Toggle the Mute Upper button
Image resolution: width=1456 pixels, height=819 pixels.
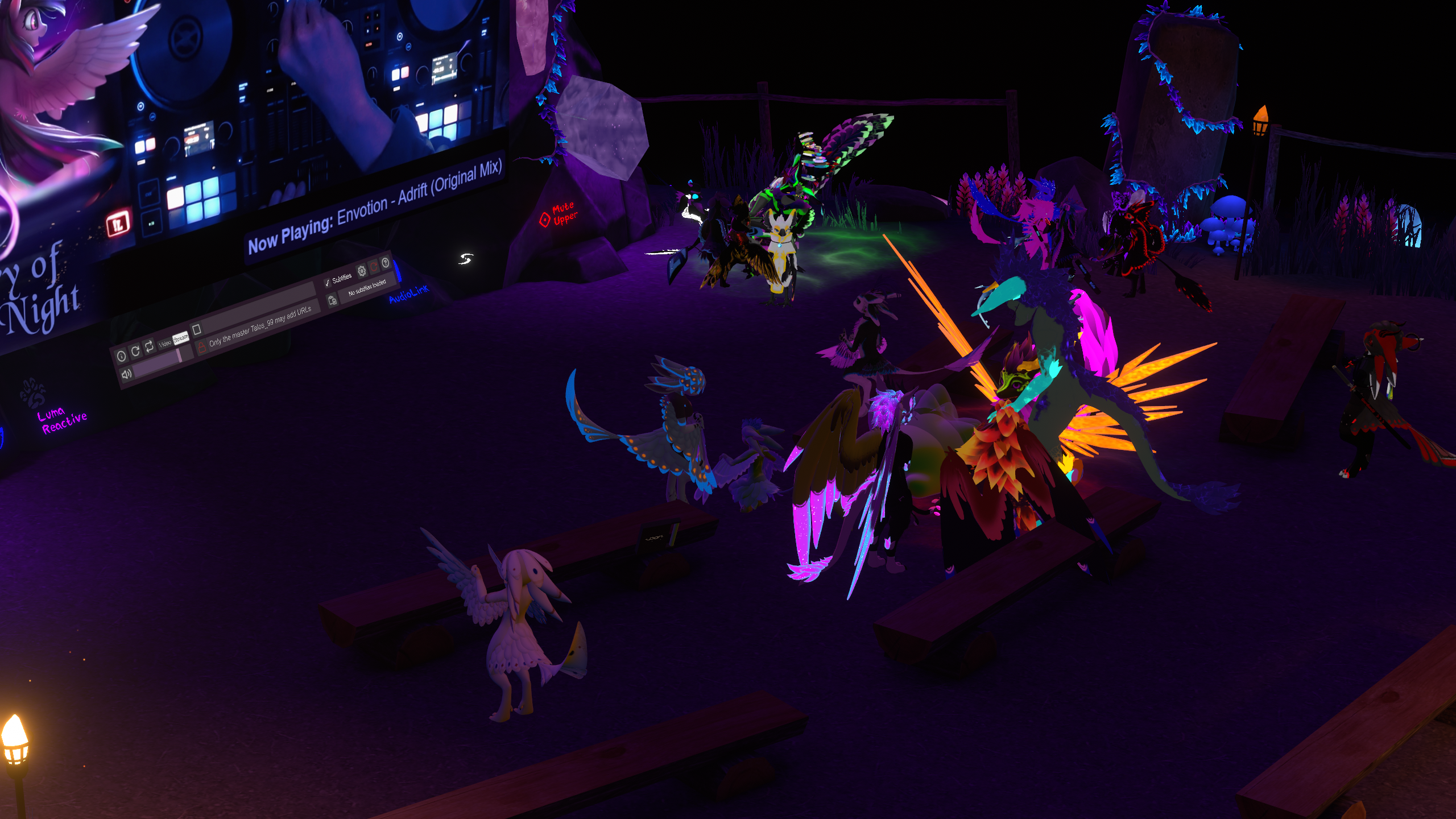click(x=559, y=214)
